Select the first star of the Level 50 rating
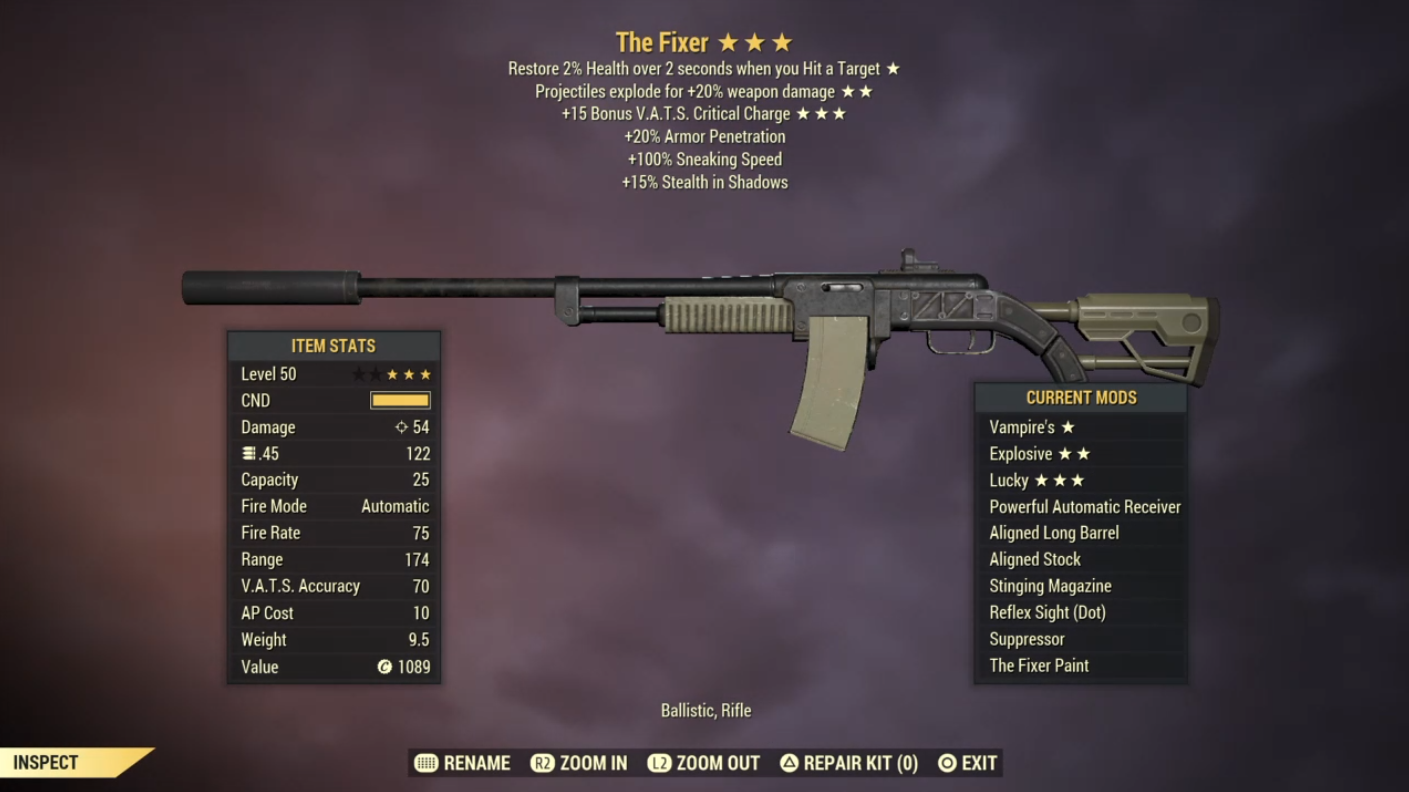This screenshot has height=792, width=1409. [x=358, y=373]
